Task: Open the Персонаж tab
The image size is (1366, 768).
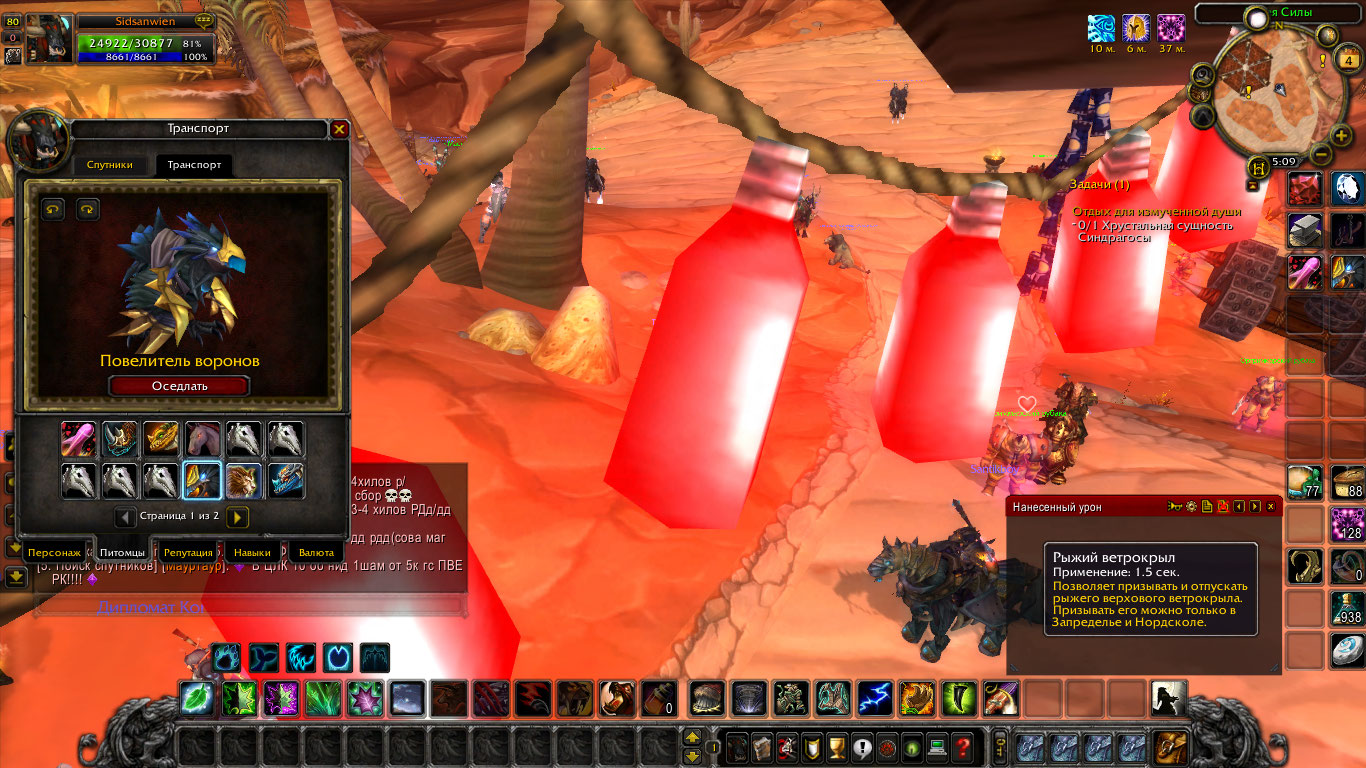Action: (54, 552)
